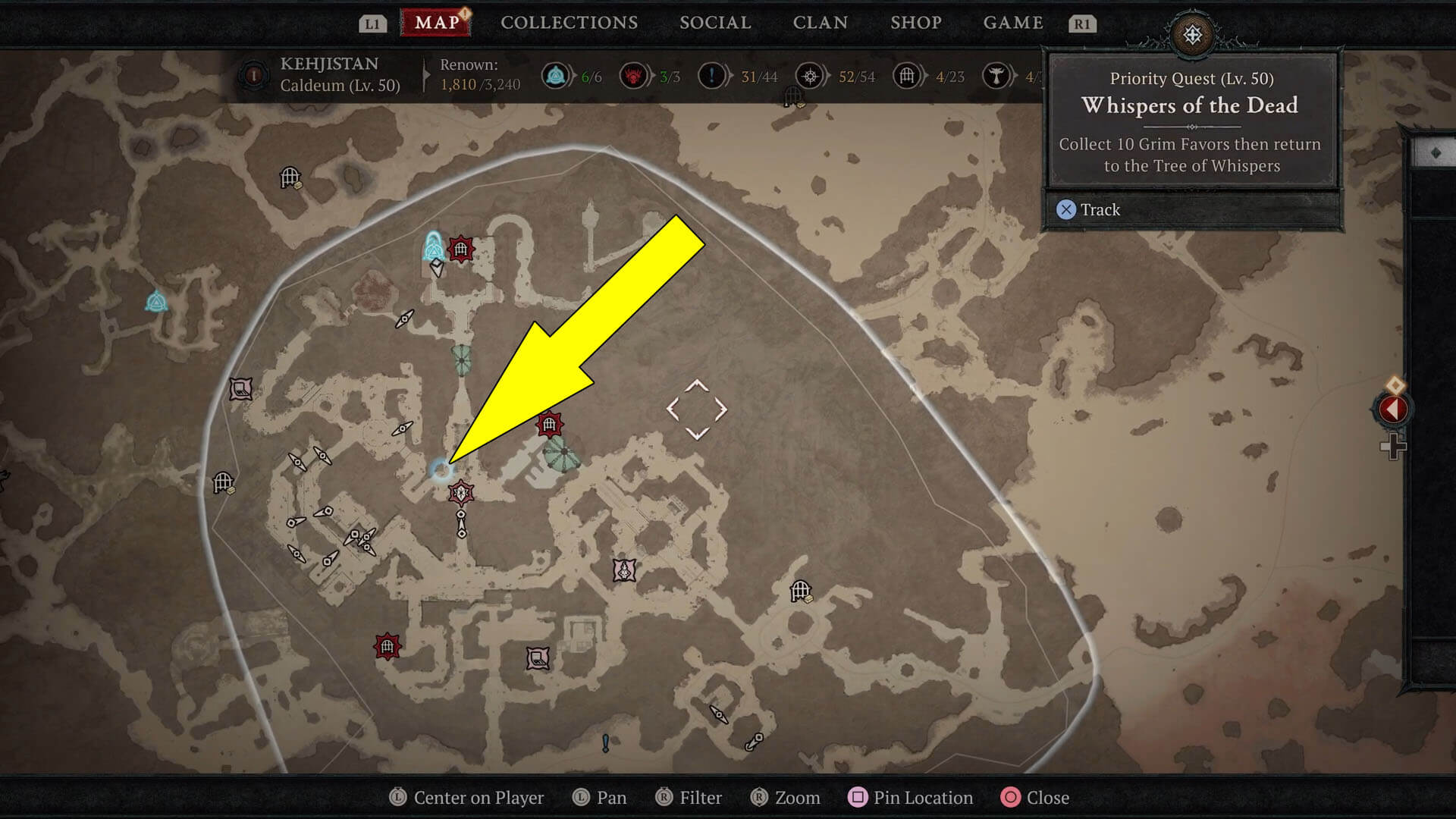This screenshot has width=1456, height=819.
Task: Click the Altars of Lilith 3/3 counter icon
Action: click(635, 76)
